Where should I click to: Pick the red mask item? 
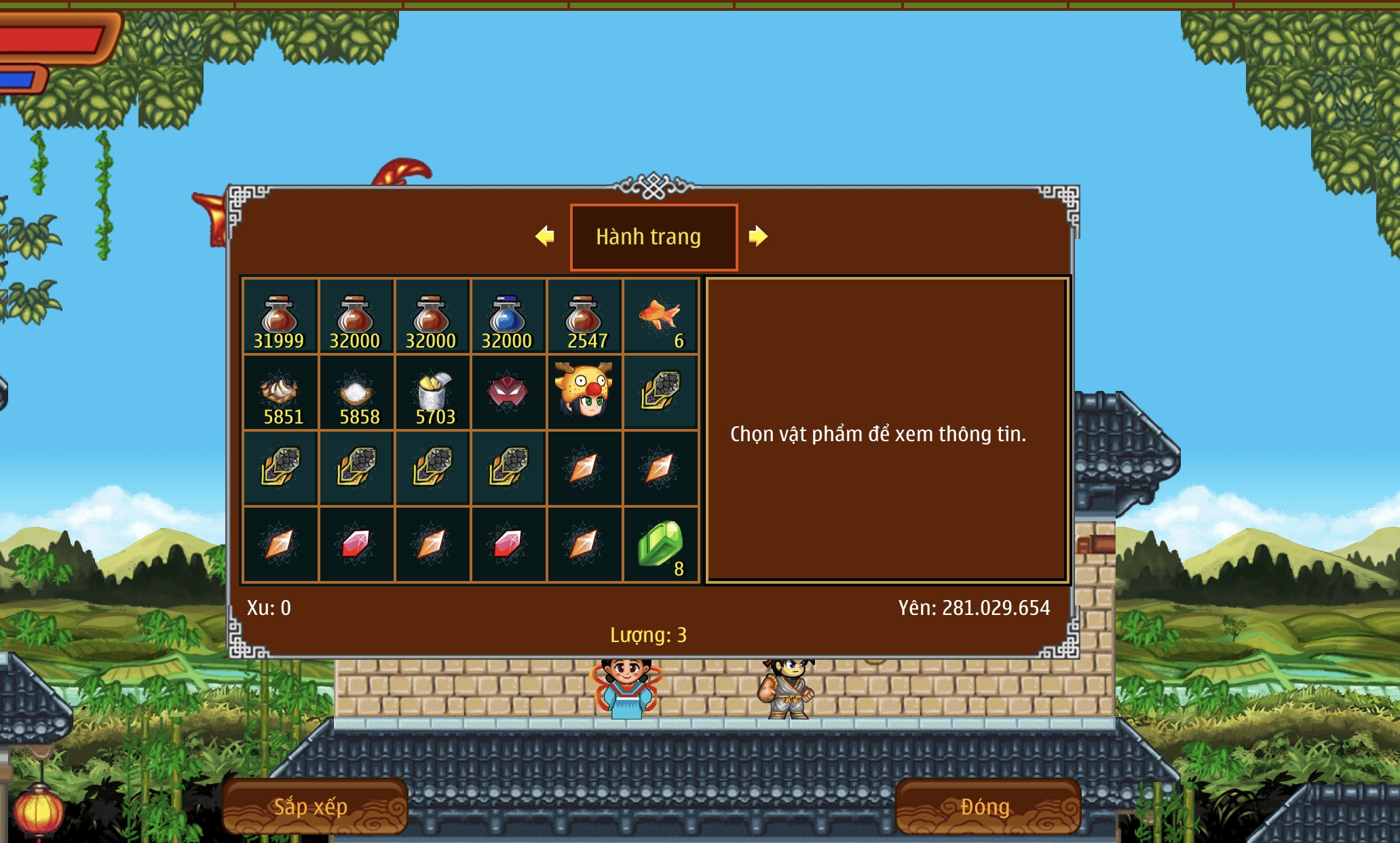coord(508,392)
